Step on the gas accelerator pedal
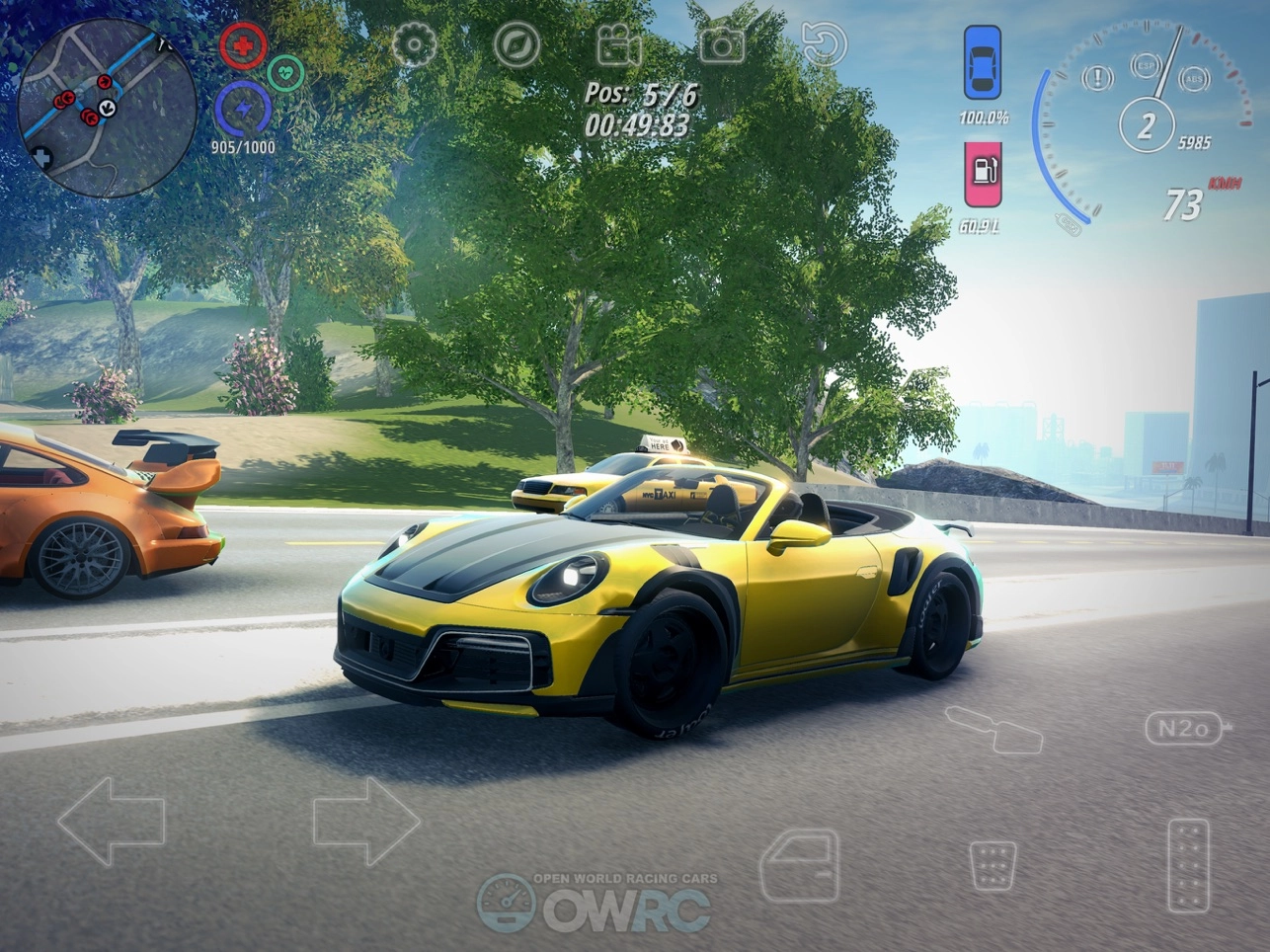This screenshot has width=1270, height=952. [1188, 865]
